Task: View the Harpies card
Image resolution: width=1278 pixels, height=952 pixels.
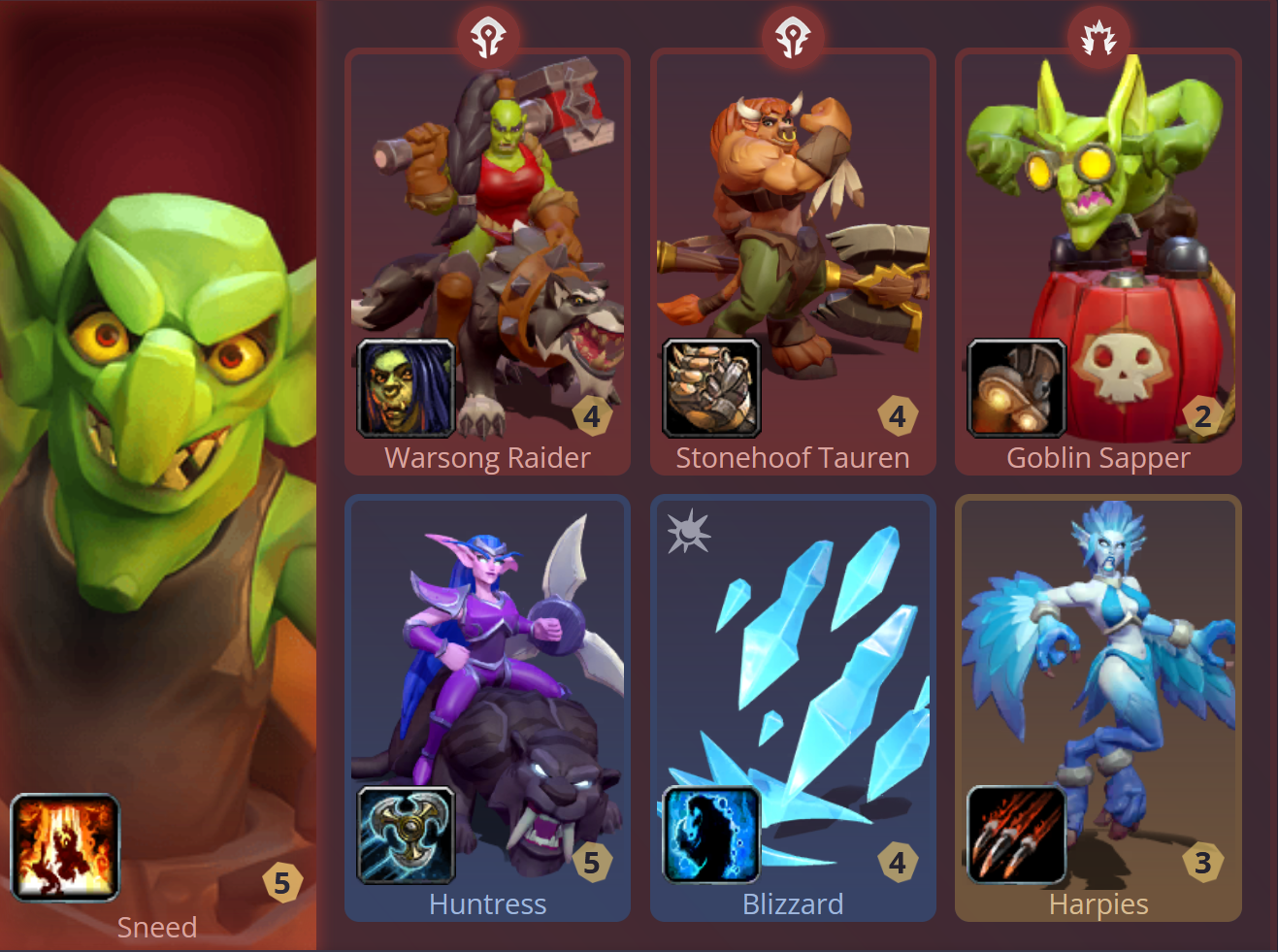Action: [1098, 679]
